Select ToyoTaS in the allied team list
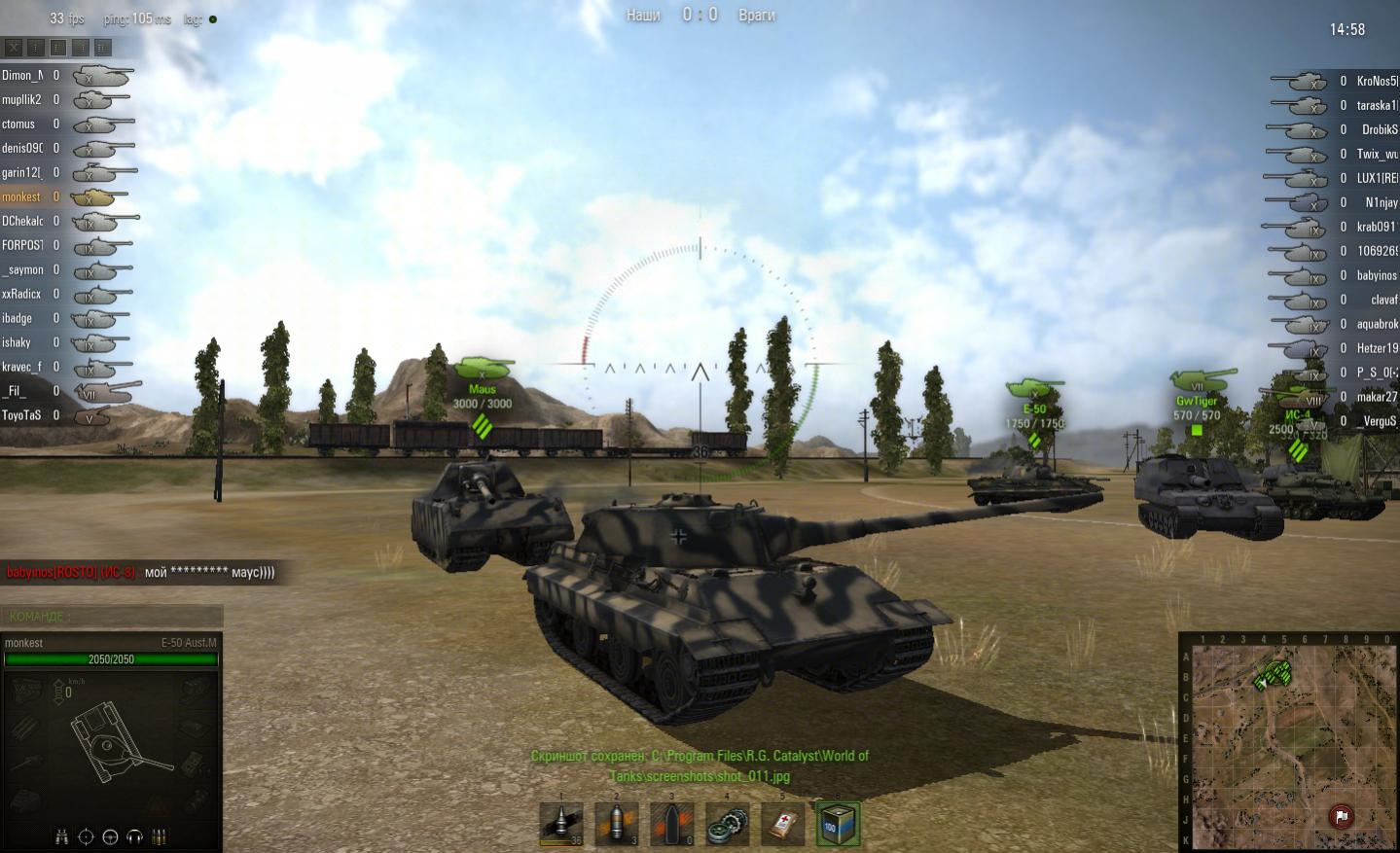 point(21,415)
